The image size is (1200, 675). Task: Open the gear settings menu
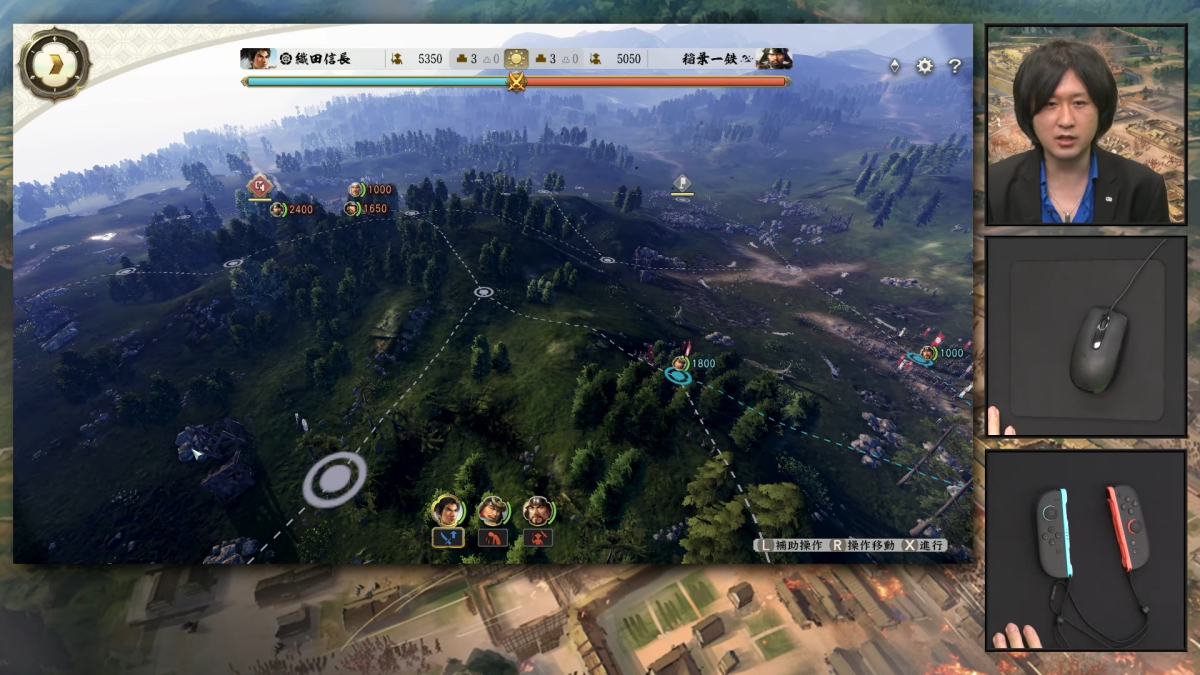point(925,66)
